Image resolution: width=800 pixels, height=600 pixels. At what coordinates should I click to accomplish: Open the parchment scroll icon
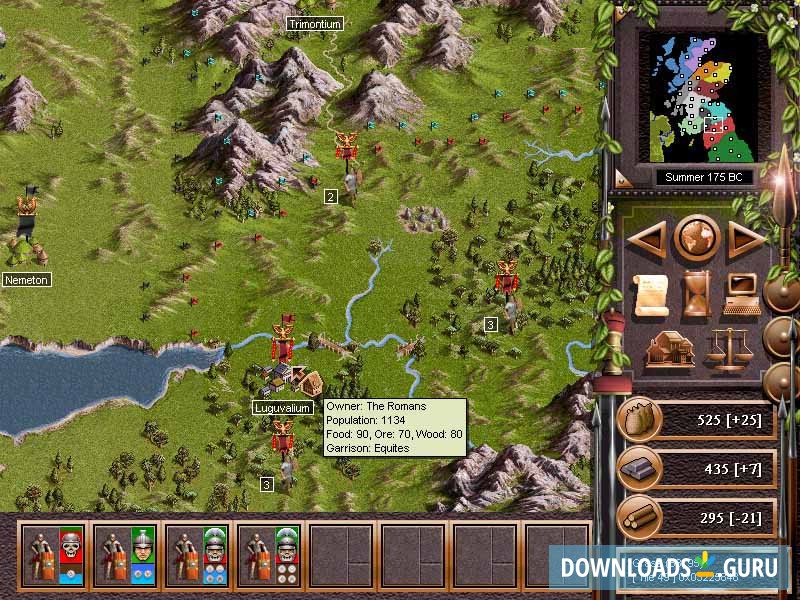pos(651,293)
